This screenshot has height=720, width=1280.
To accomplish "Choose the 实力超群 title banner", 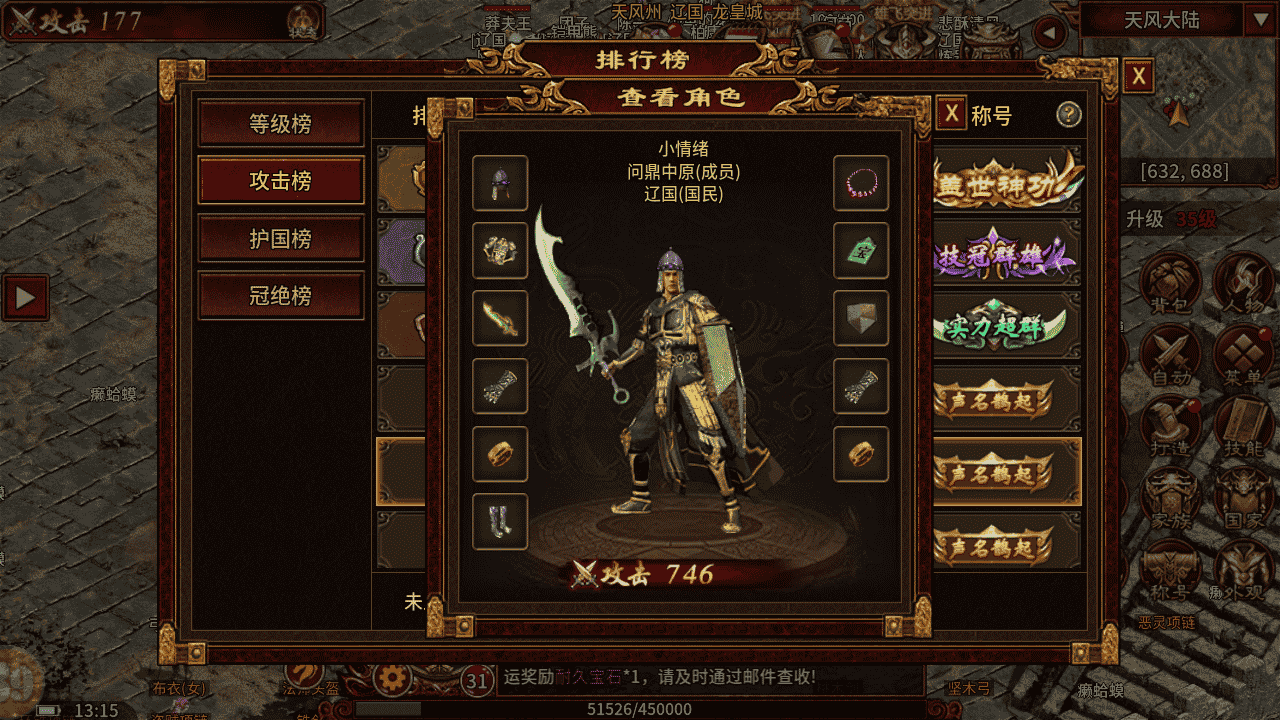I will 1007,327.
